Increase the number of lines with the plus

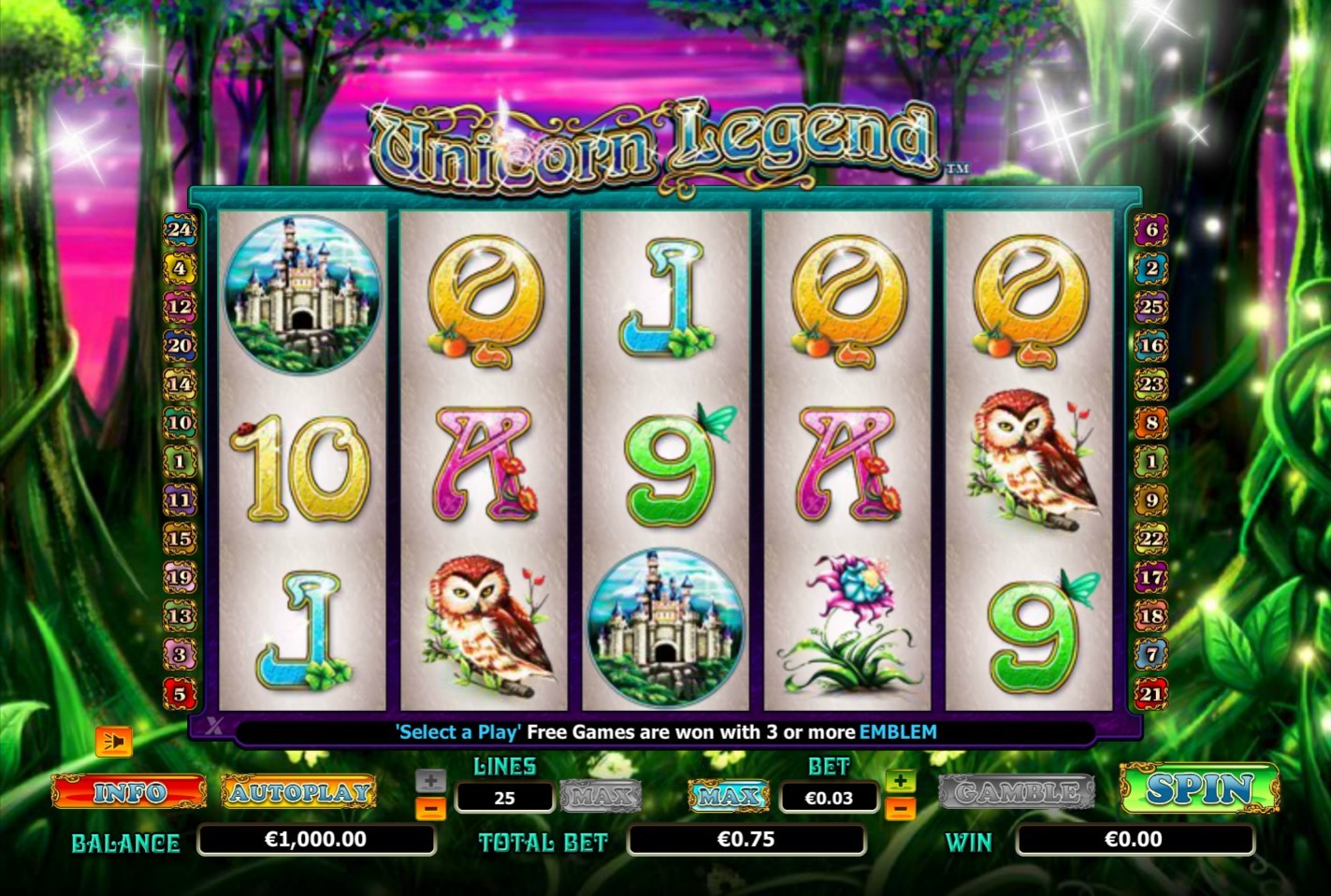tap(430, 781)
